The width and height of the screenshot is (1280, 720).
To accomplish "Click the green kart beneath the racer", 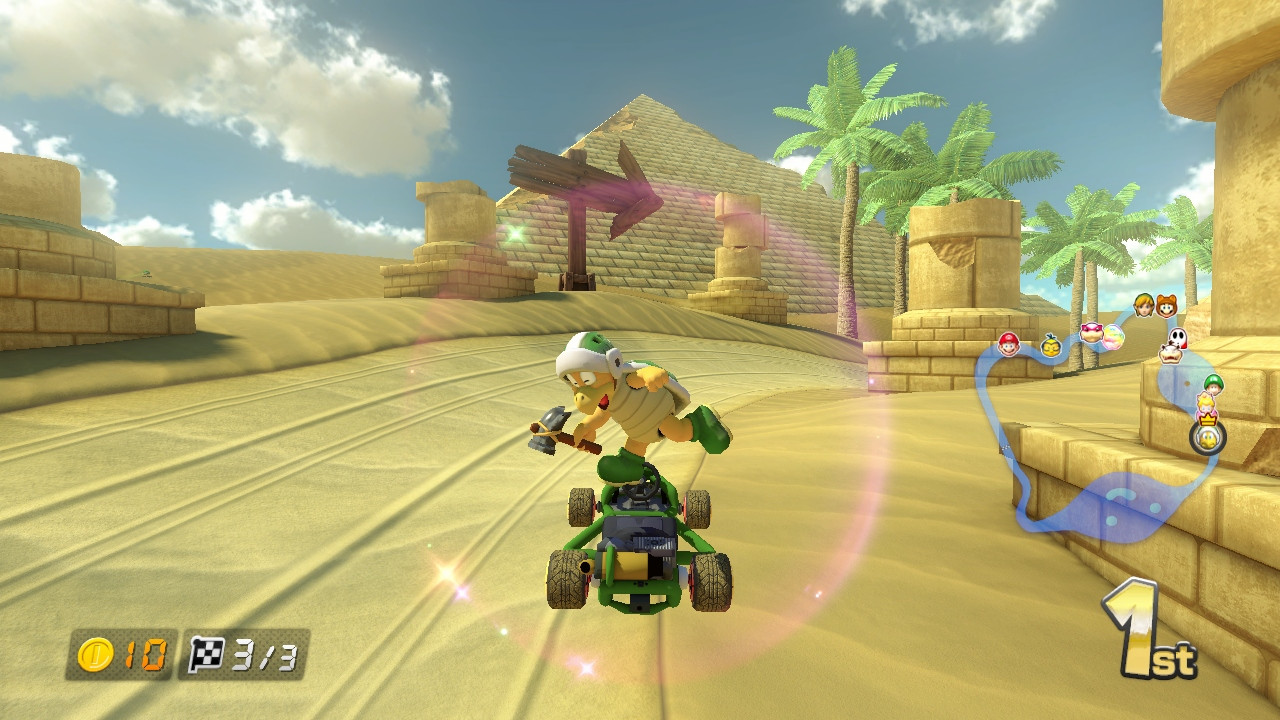I will 635,540.
